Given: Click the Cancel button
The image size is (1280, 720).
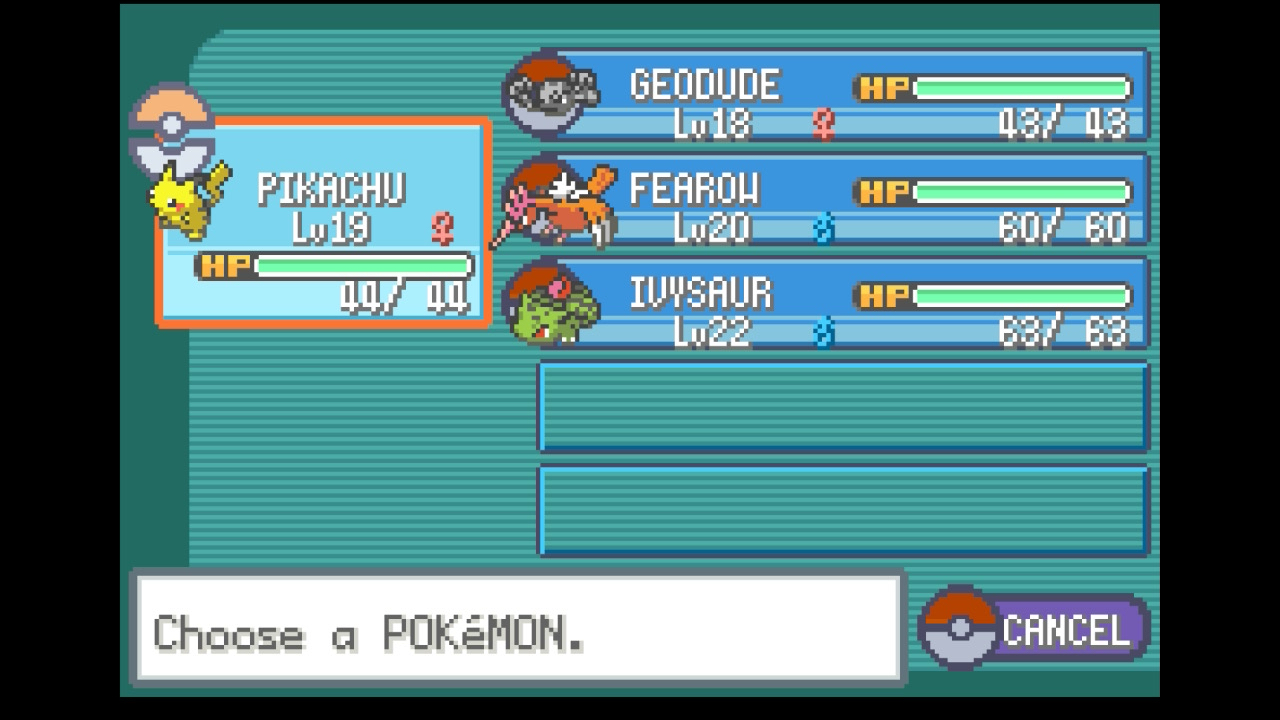Looking at the screenshot, I should pos(1037,630).
